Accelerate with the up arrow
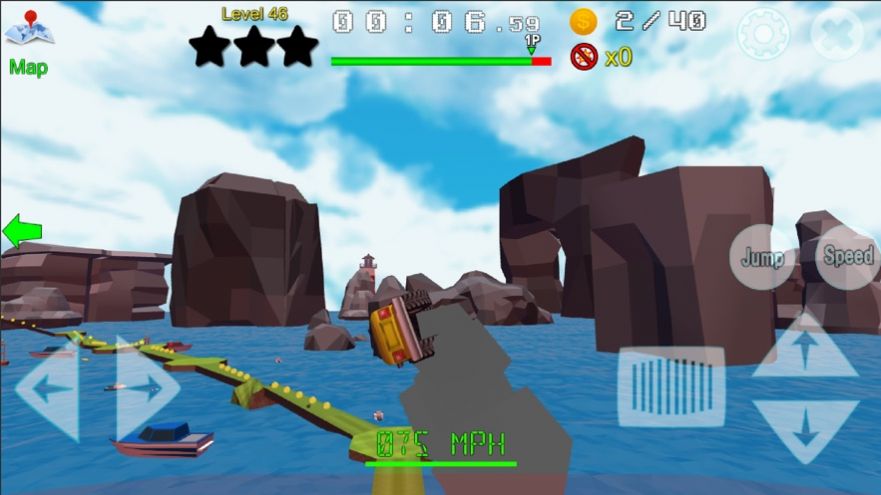This screenshot has width=881, height=495. [804, 349]
